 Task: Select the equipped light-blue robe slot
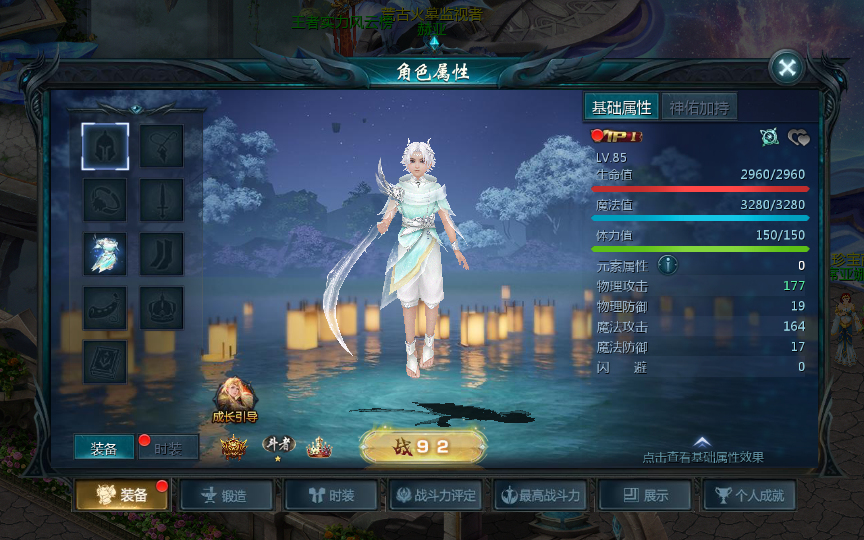(105, 254)
